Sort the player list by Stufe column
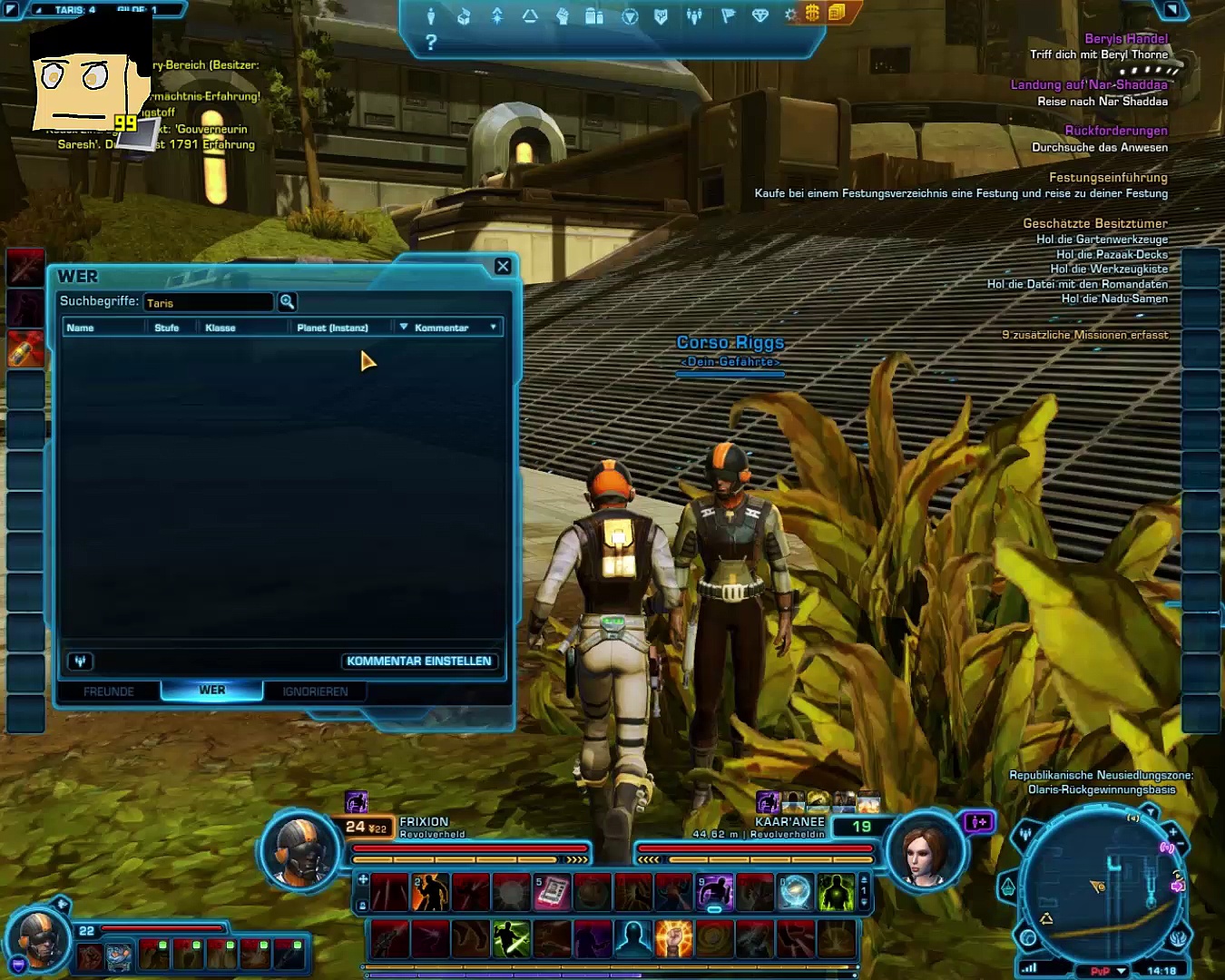Image resolution: width=1225 pixels, height=980 pixels. point(167,328)
